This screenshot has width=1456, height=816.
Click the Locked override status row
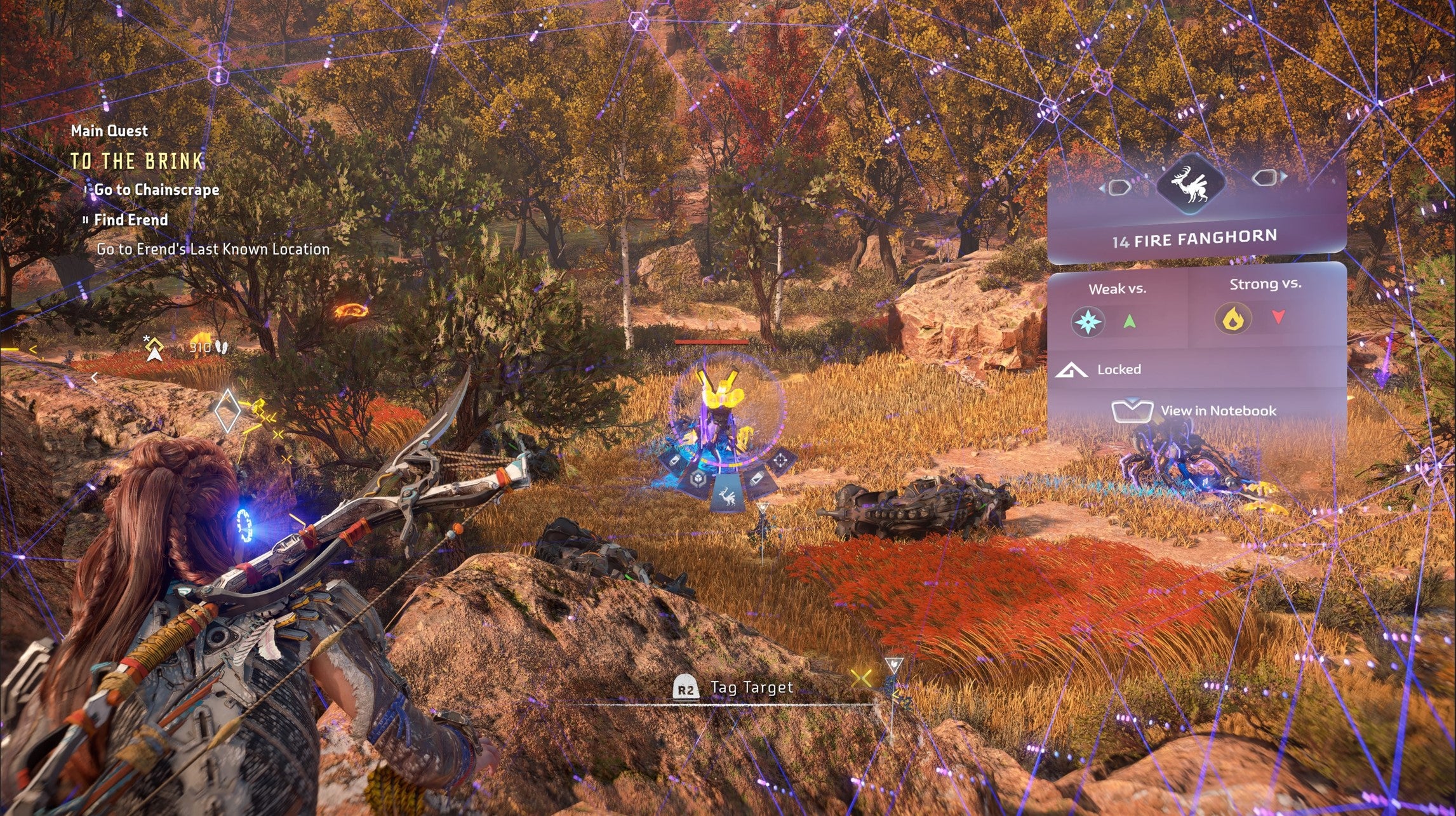[x=1119, y=370]
